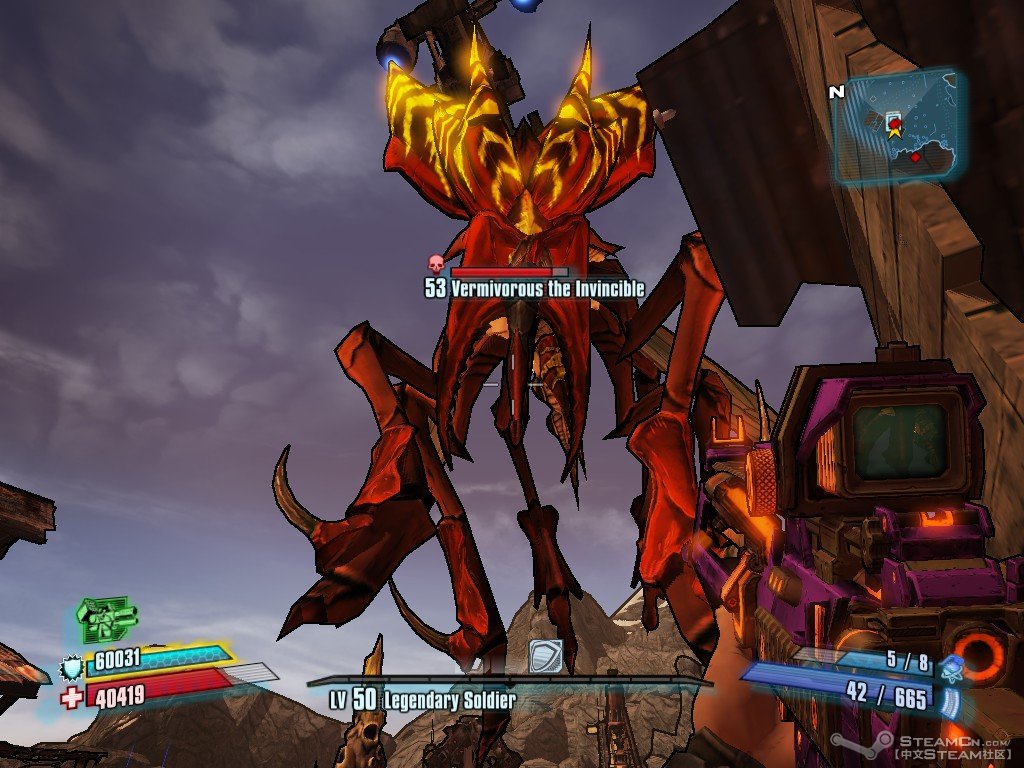Viewport: 1024px width, 768px height.
Task: Activate the green turret action skill icon
Action: point(107,618)
